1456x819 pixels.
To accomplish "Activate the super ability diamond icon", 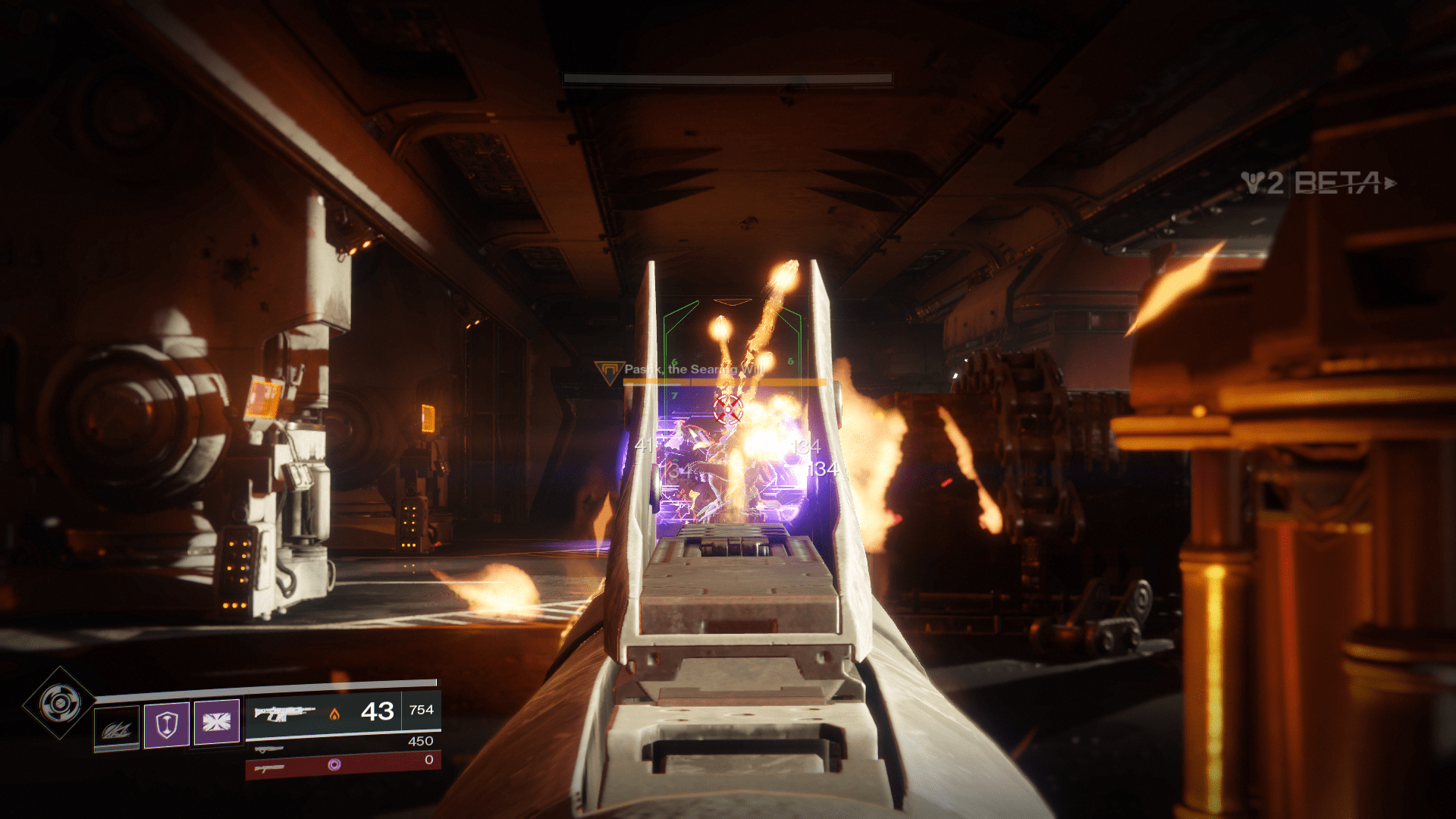I will pyautogui.click(x=59, y=704).
